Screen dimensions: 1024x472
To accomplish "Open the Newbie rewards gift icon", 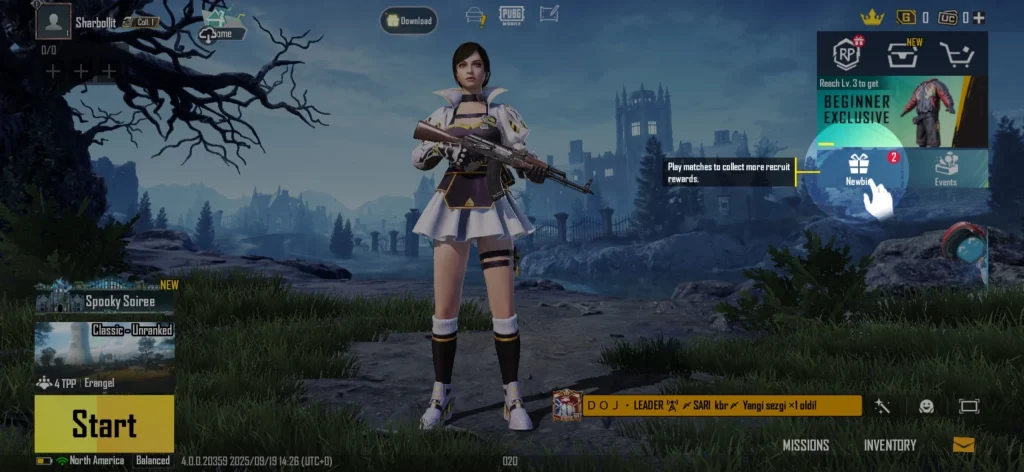I will click(x=858, y=167).
